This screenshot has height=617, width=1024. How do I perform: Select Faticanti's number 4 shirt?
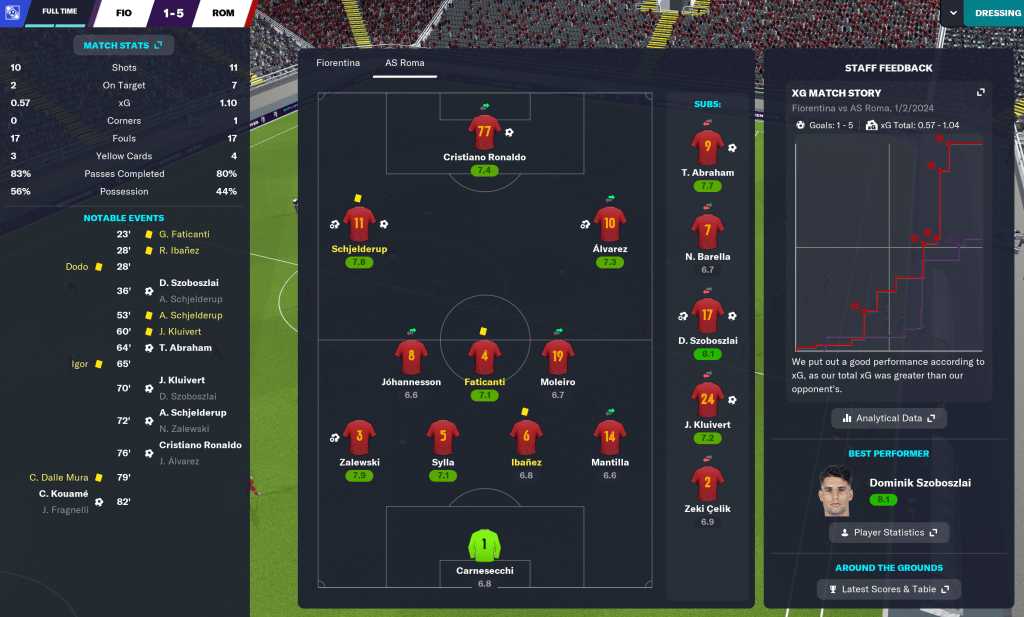tap(484, 357)
